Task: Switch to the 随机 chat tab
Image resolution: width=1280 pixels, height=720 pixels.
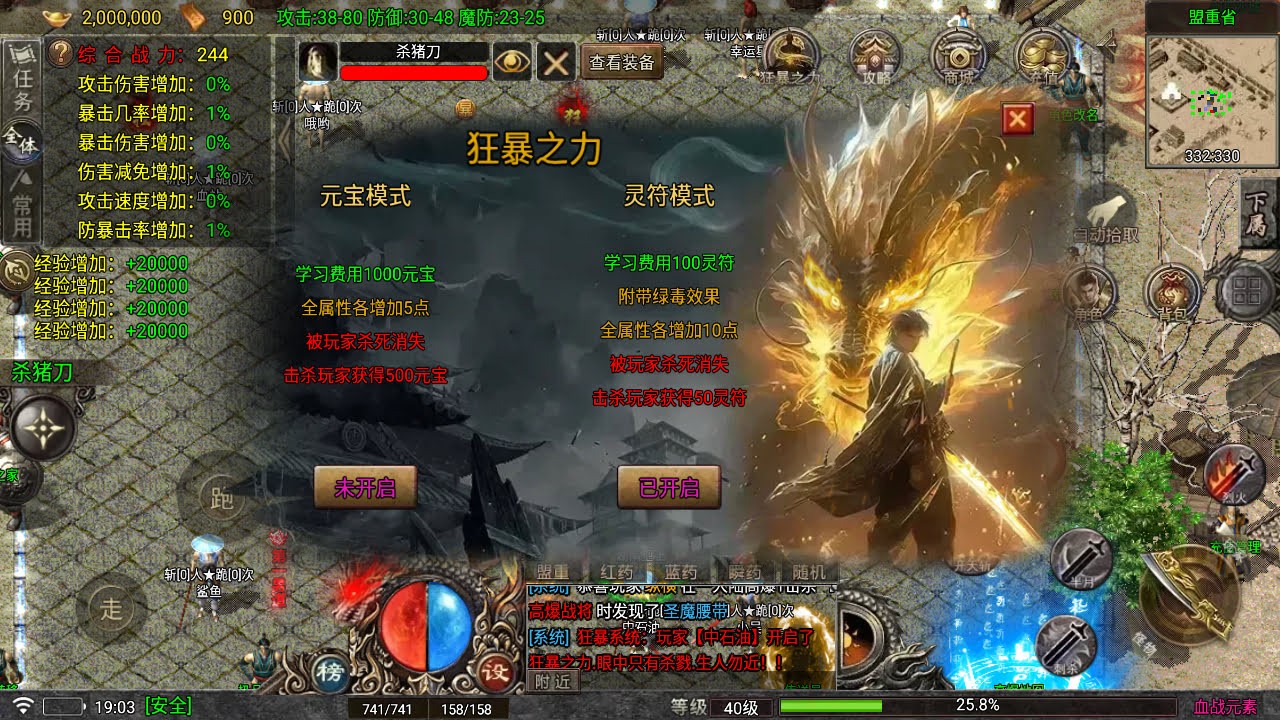Action: [x=808, y=570]
